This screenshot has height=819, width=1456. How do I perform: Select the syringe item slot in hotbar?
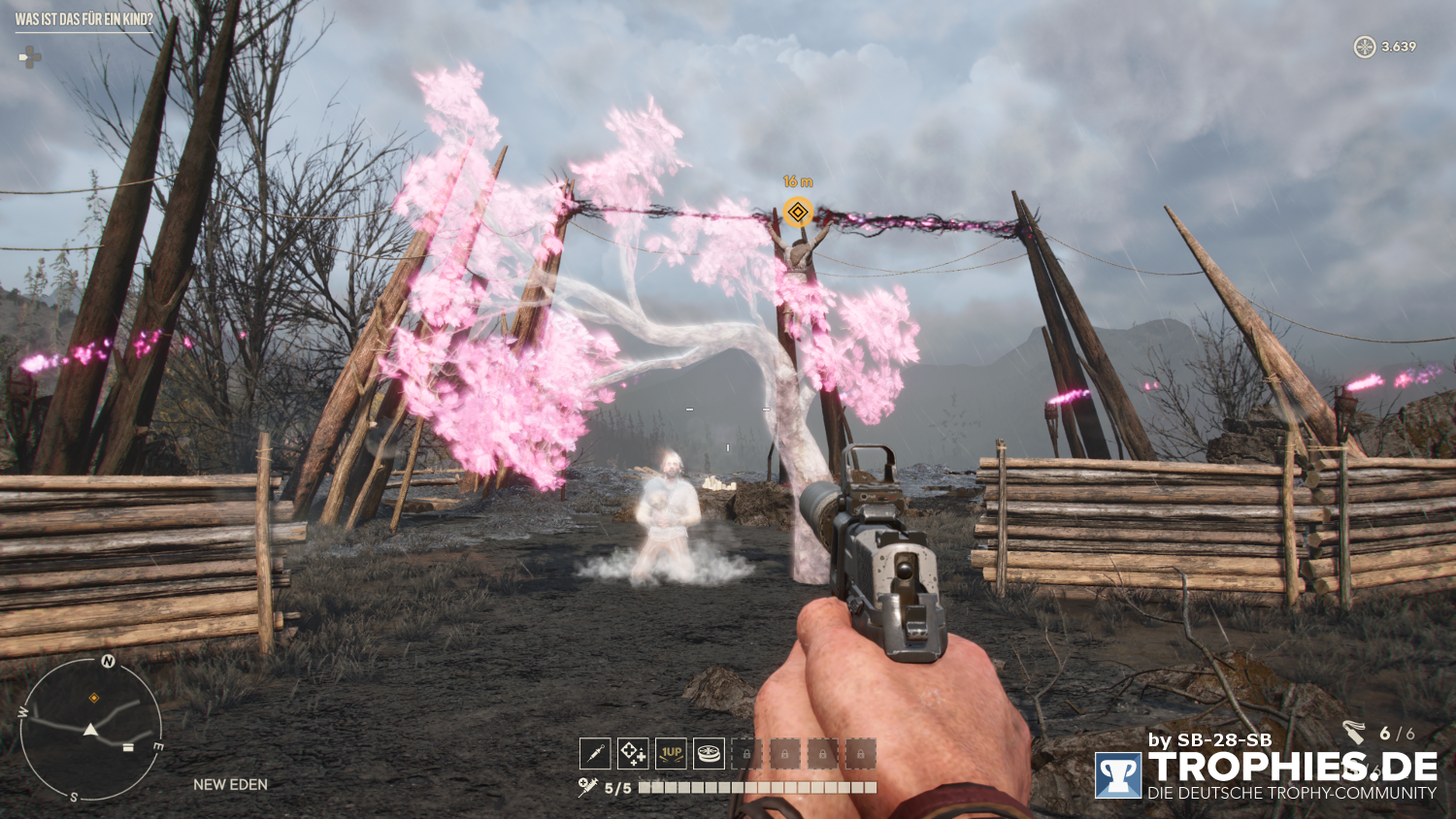(x=595, y=753)
